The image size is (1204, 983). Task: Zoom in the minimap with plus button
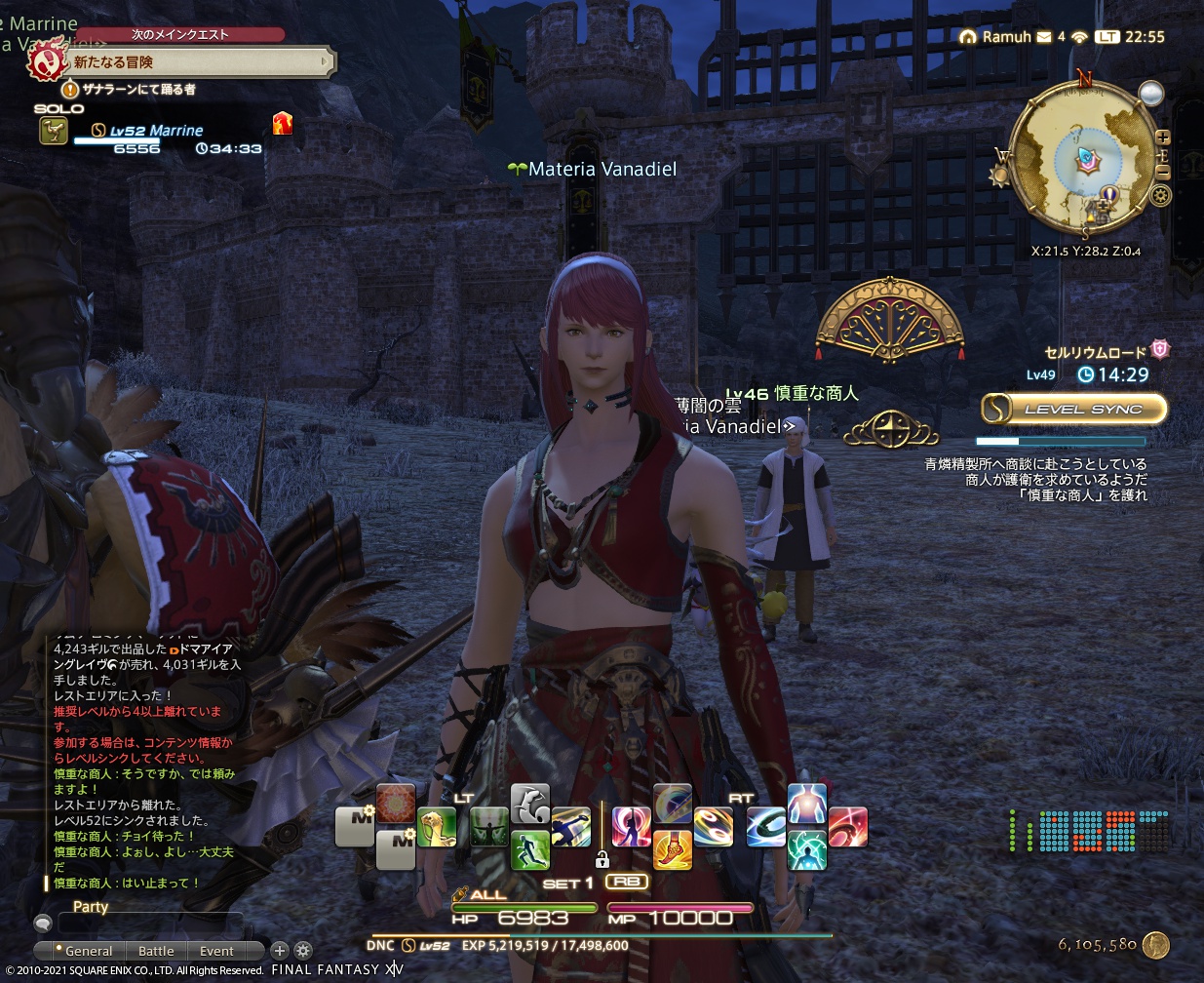coord(1162,138)
